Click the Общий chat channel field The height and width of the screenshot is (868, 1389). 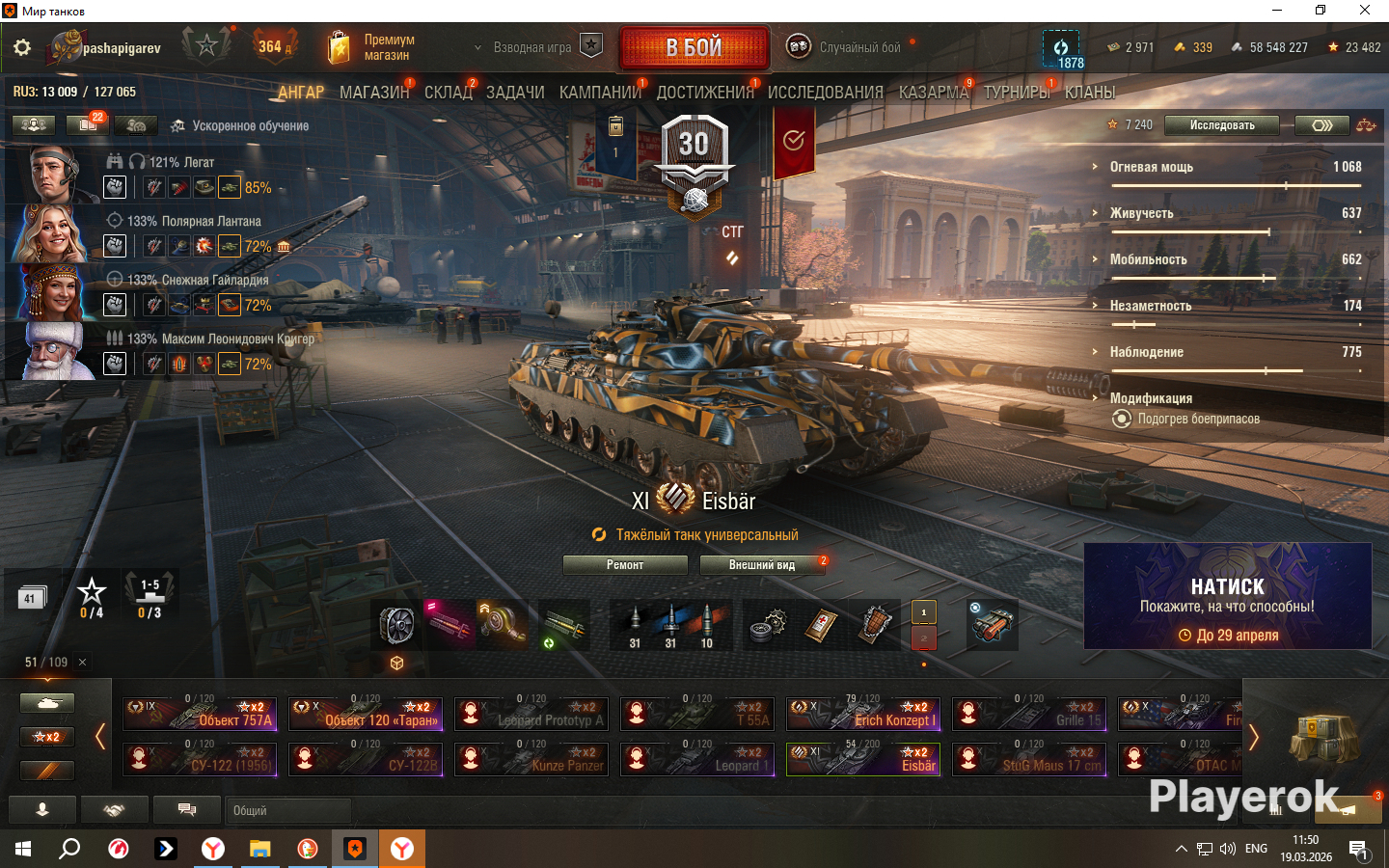tap(287, 811)
